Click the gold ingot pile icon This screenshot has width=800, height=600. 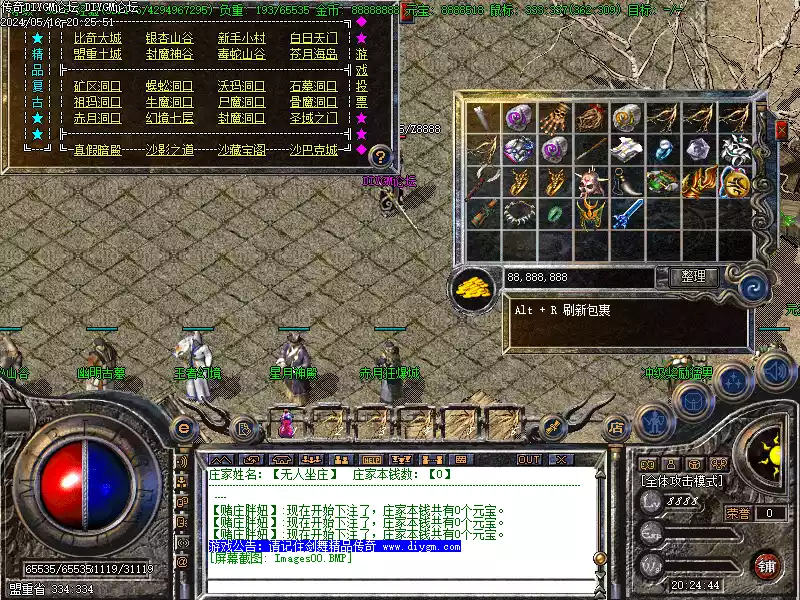pos(473,288)
